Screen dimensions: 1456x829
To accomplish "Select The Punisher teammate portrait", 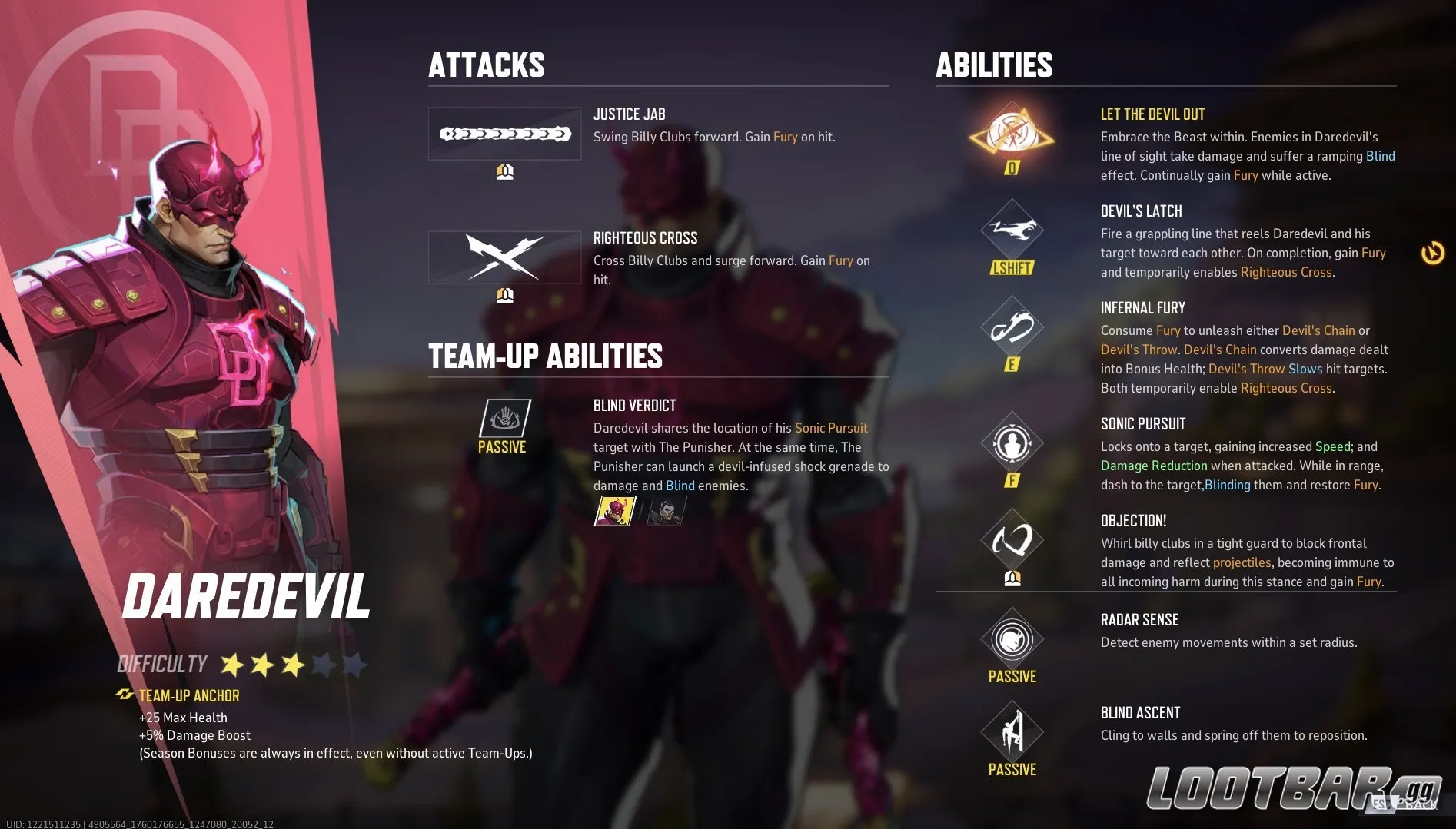I will pos(665,511).
